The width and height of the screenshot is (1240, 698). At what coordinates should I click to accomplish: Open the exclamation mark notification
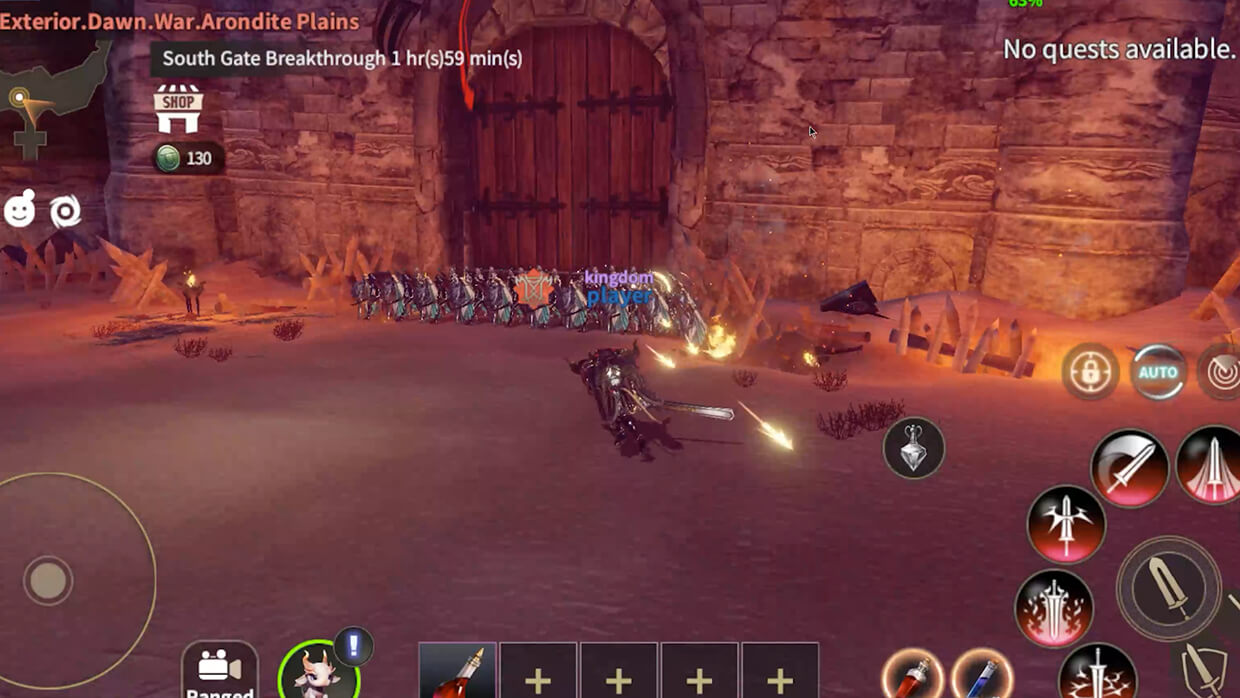(x=353, y=646)
